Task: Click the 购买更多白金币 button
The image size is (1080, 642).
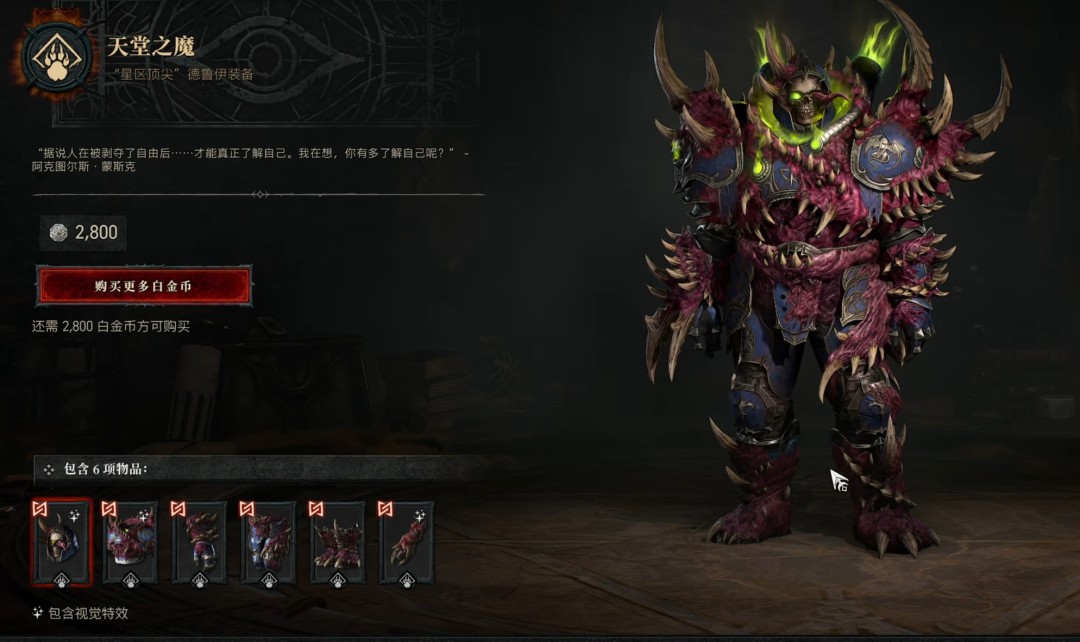Action: coord(144,286)
